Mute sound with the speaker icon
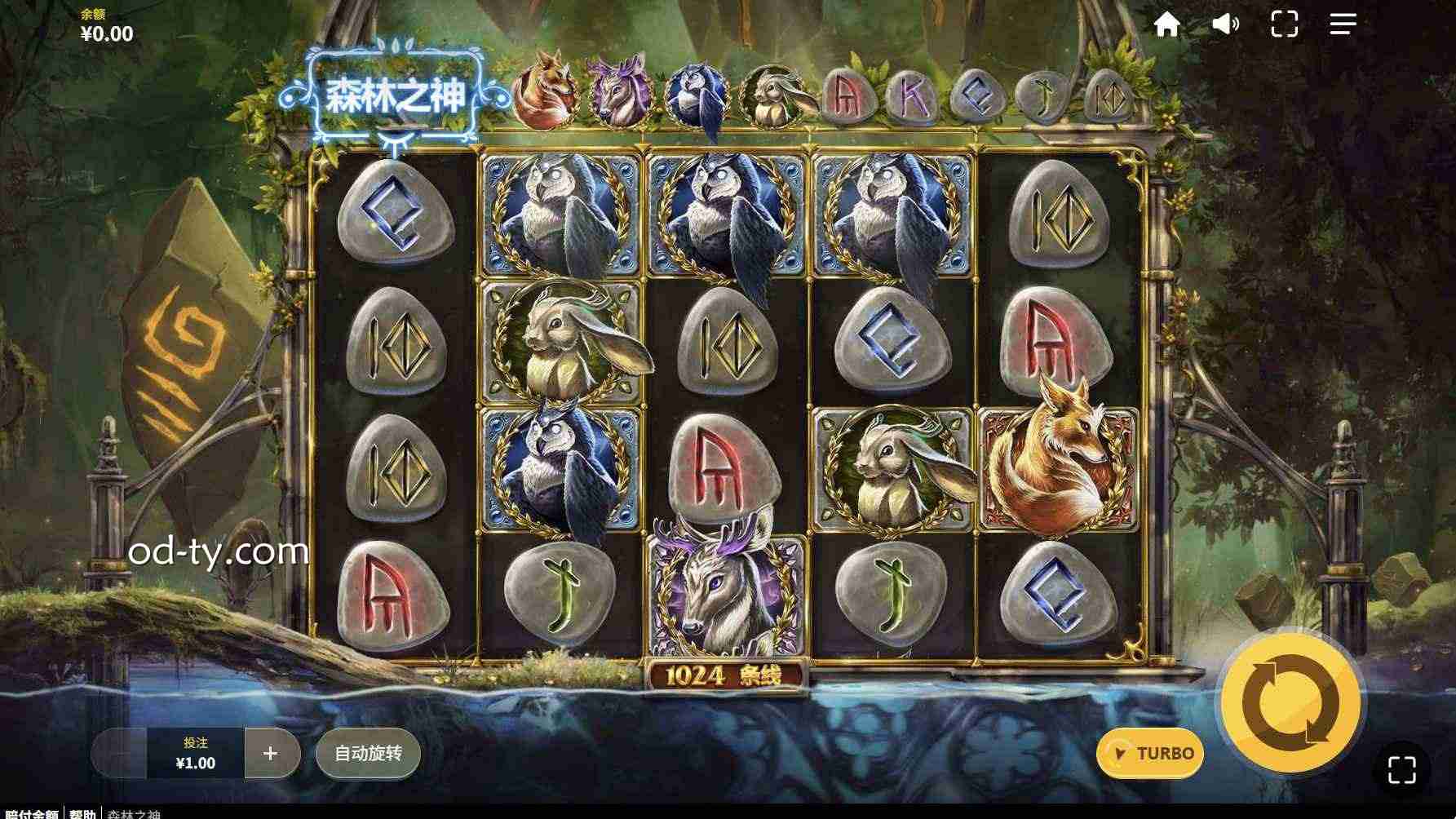 [1226, 25]
